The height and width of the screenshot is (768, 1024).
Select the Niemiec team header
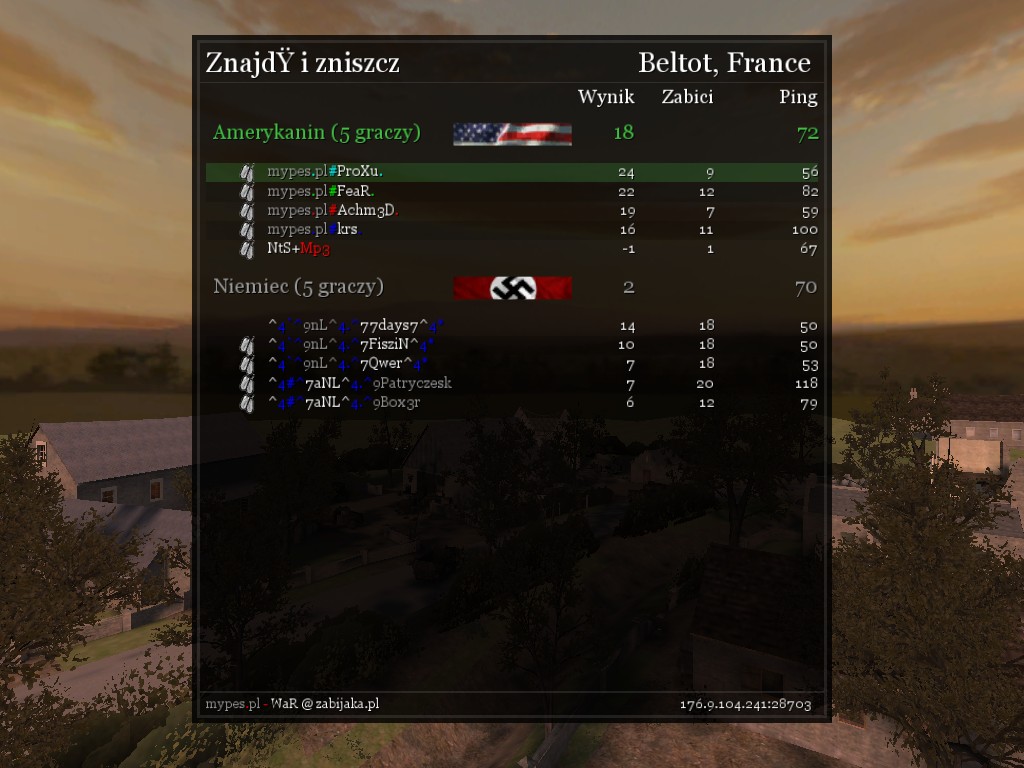pyautogui.click(x=298, y=287)
